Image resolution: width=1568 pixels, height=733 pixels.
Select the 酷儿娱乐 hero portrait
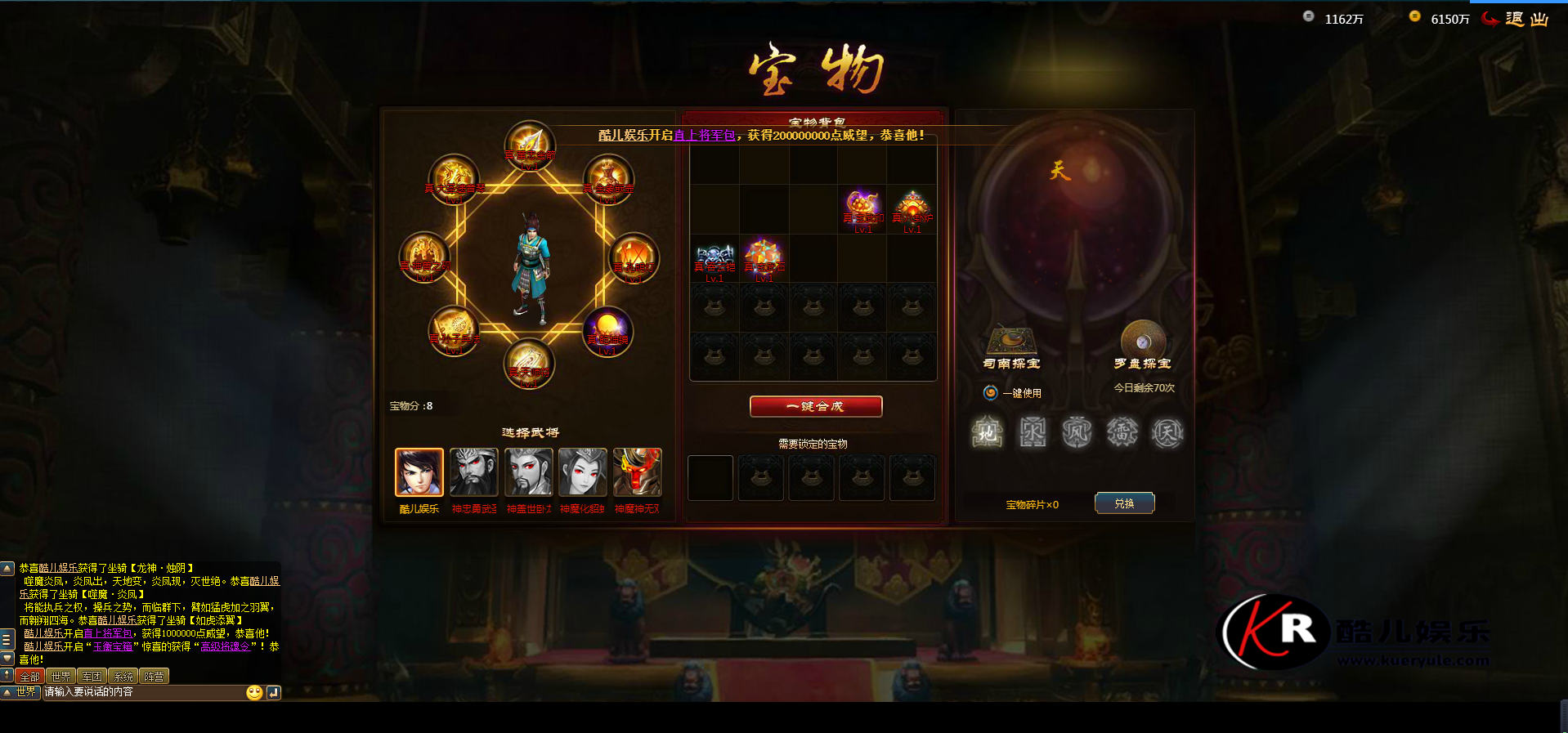pos(419,472)
